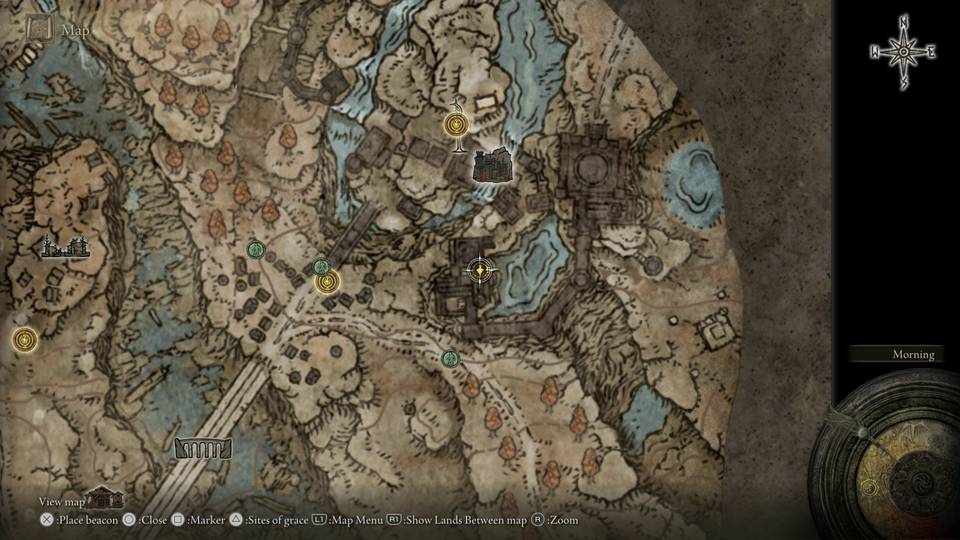Select the site of grace beside the dark building landmark
Image resolution: width=960 pixels, height=540 pixels.
pos(456,126)
